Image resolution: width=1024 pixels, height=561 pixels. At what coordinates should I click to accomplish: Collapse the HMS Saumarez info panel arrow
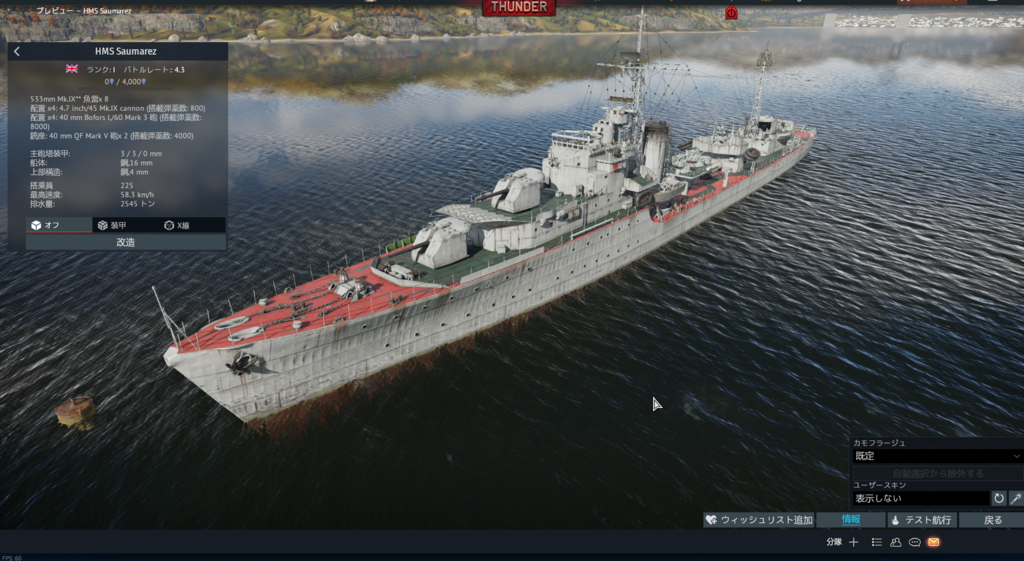click(x=17, y=52)
